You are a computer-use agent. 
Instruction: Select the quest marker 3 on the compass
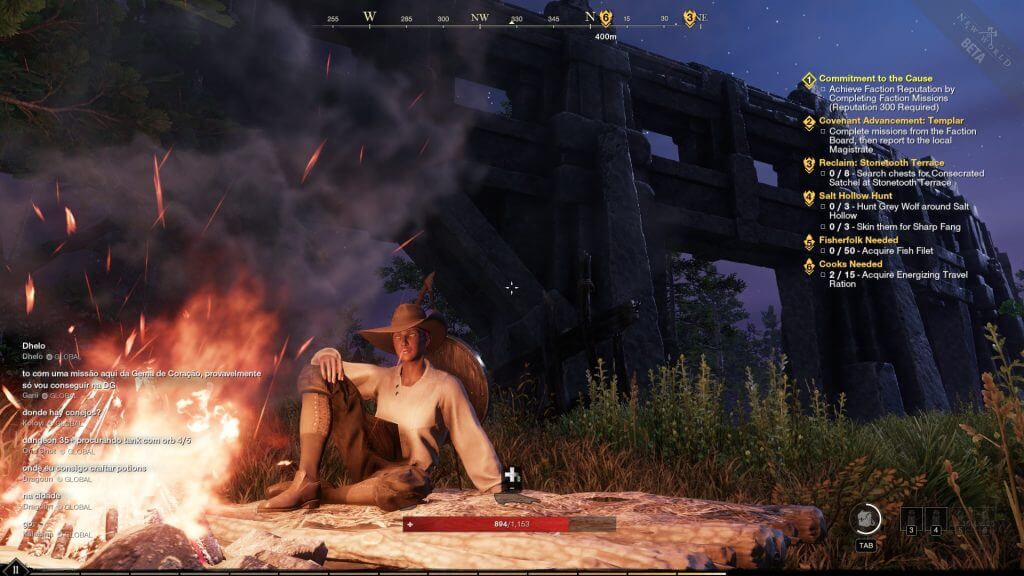coord(689,17)
